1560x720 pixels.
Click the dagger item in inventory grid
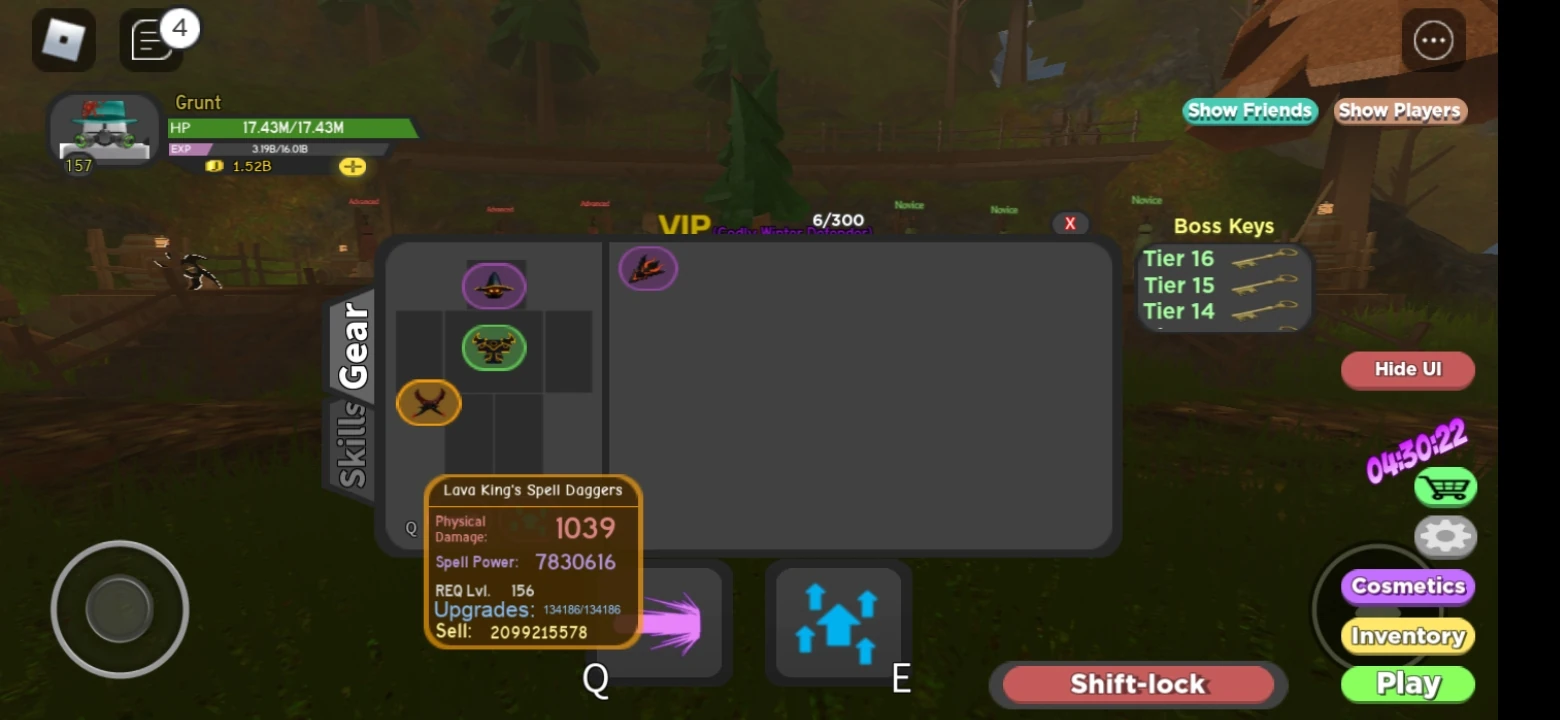click(648, 268)
